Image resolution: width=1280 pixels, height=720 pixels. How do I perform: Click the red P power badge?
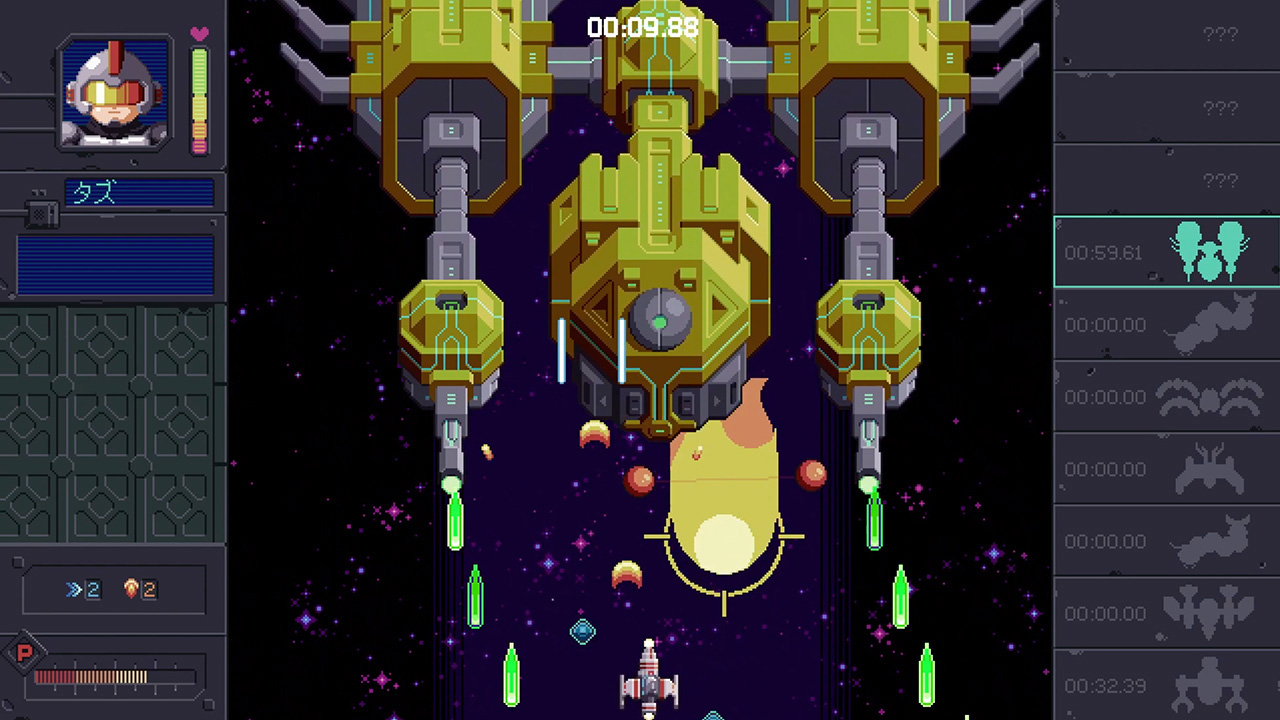(24, 655)
